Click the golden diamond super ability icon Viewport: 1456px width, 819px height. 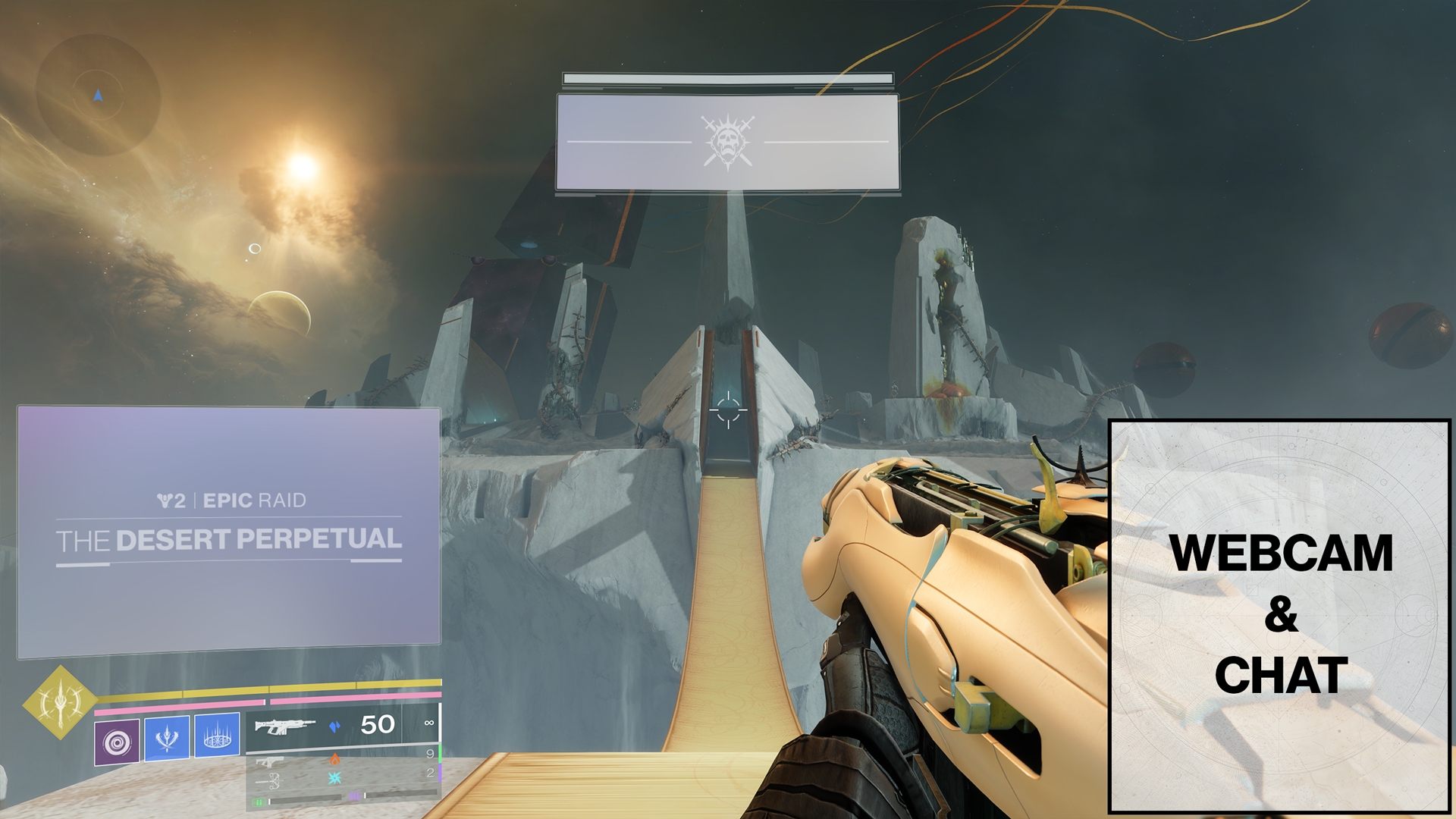60,701
